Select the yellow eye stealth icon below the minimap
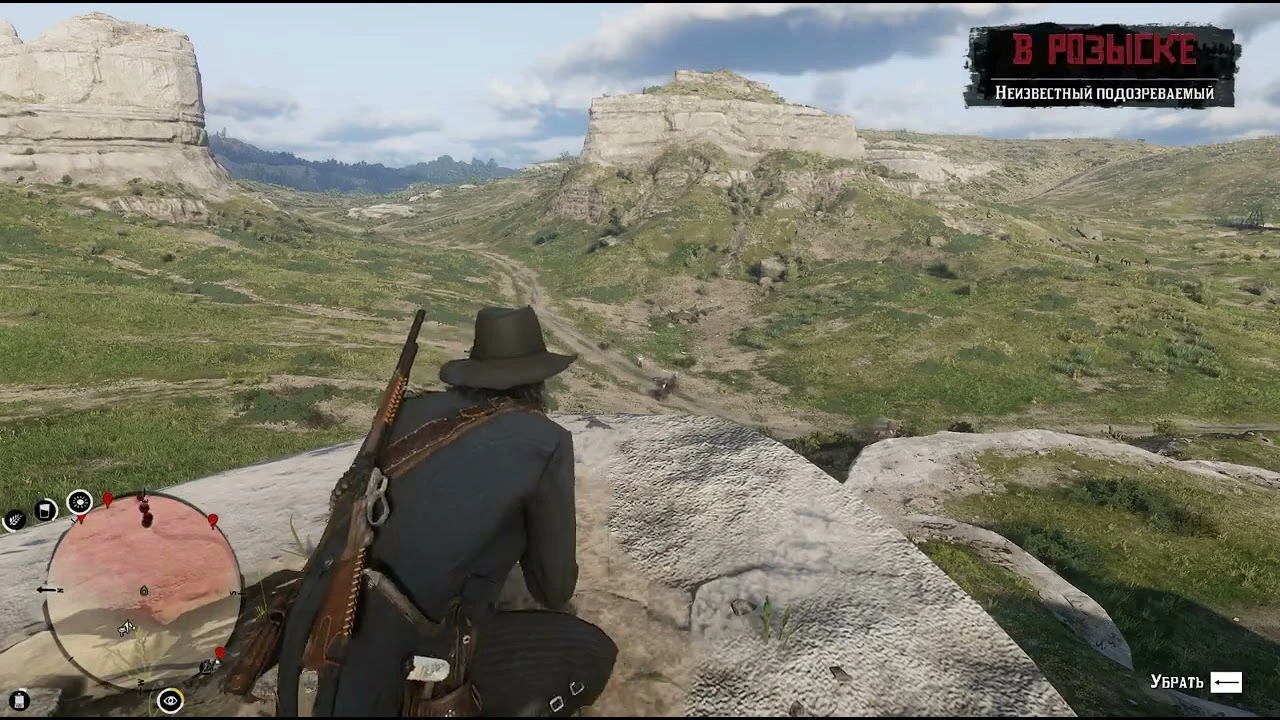 pos(170,700)
